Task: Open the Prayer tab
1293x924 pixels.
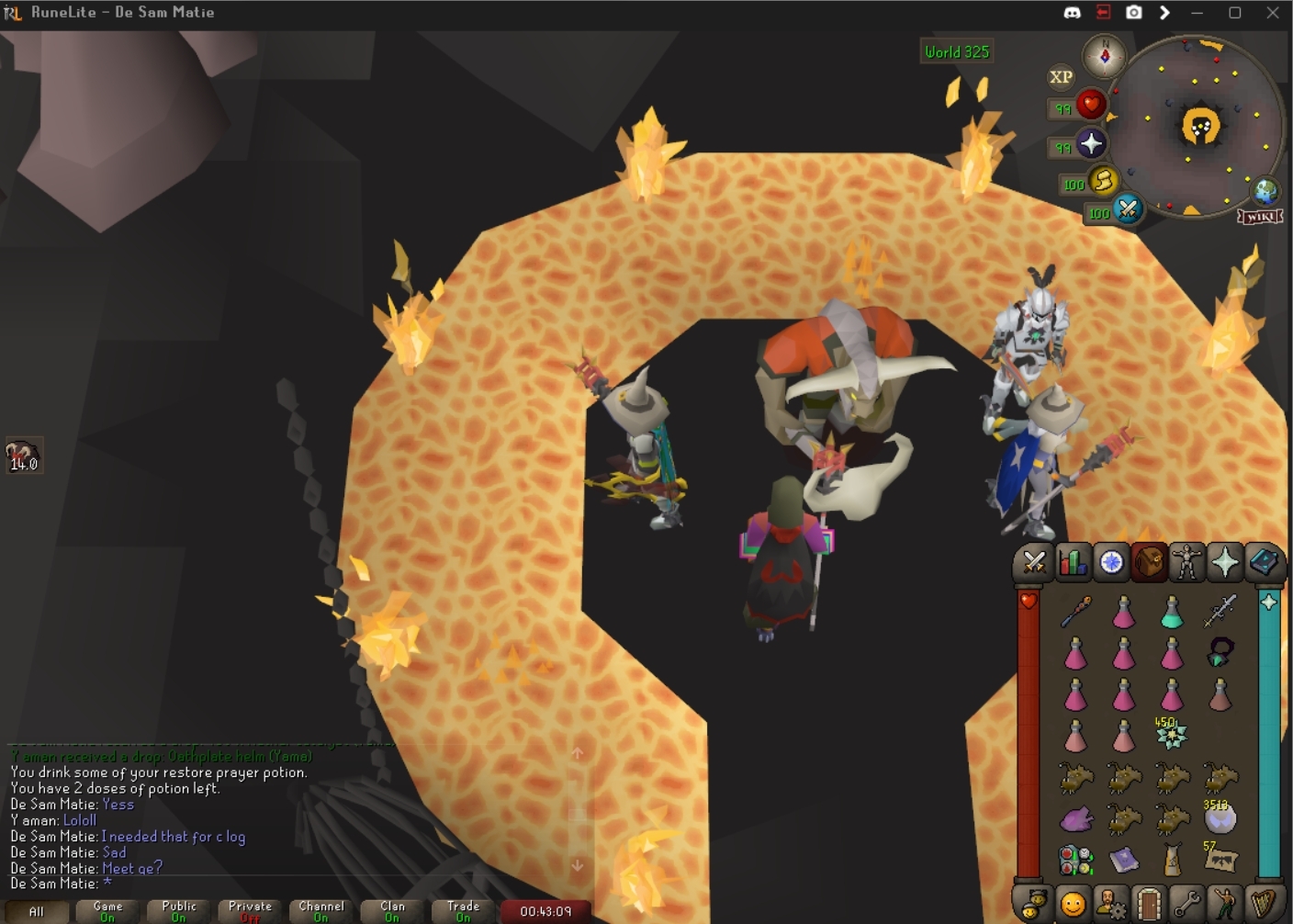Action: coord(1225,562)
